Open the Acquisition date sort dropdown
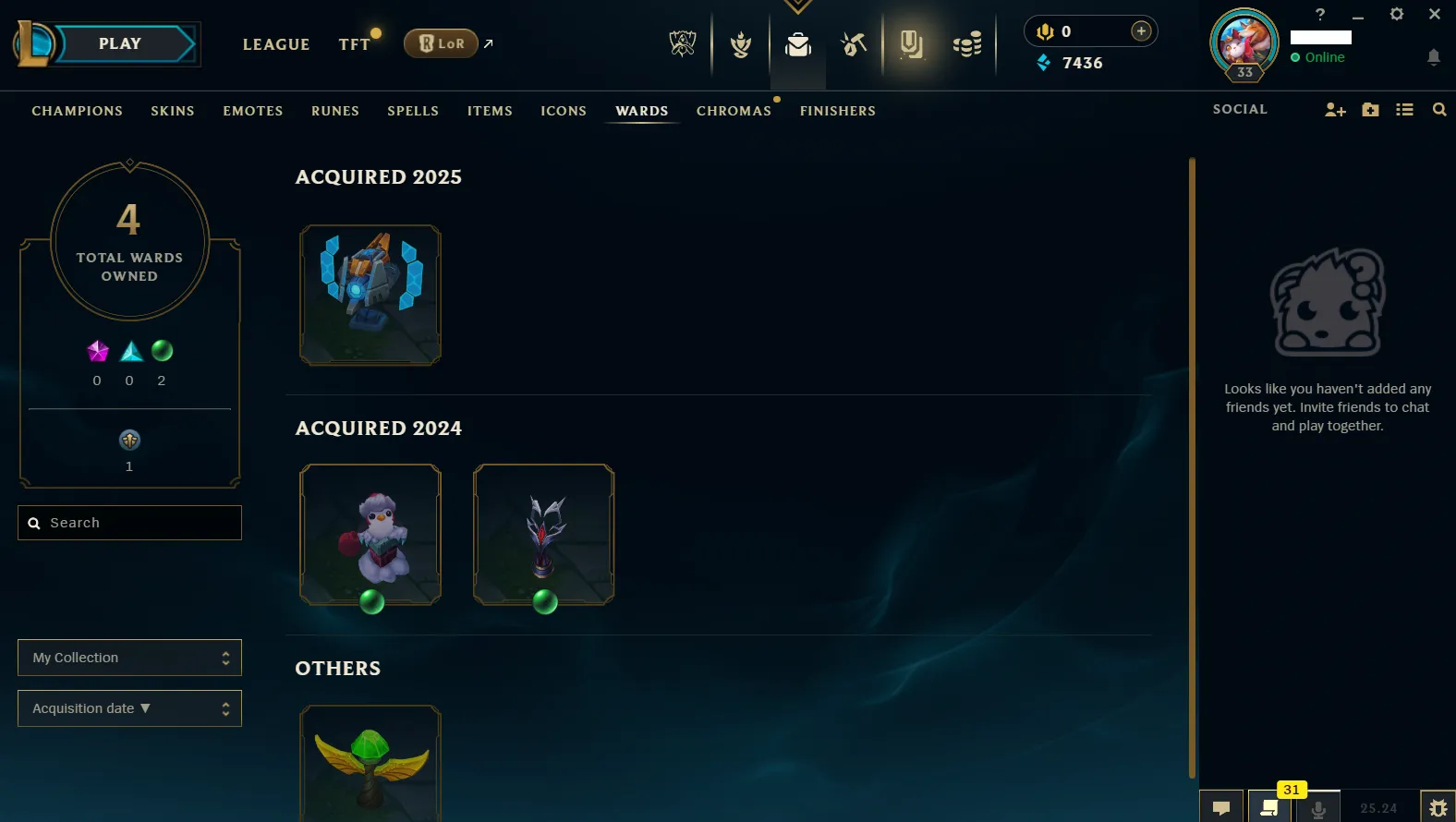This screenshot has width=1456, height=822. [129, 708]
